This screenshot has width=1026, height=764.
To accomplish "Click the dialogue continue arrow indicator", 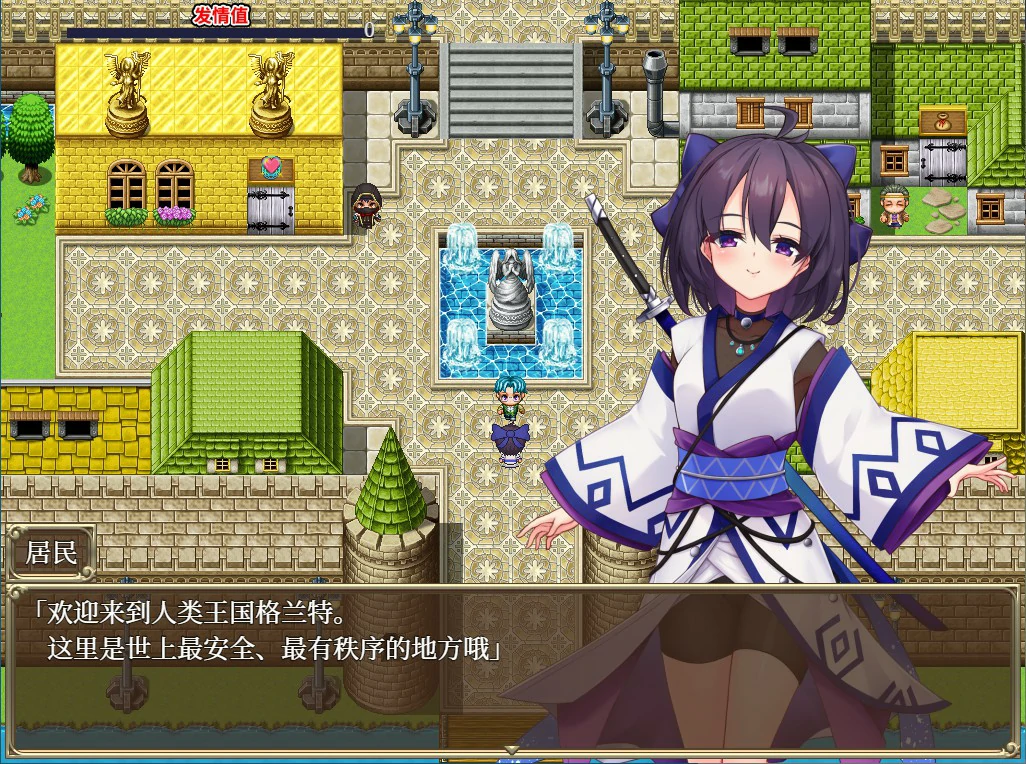I will tap(511, 748).
